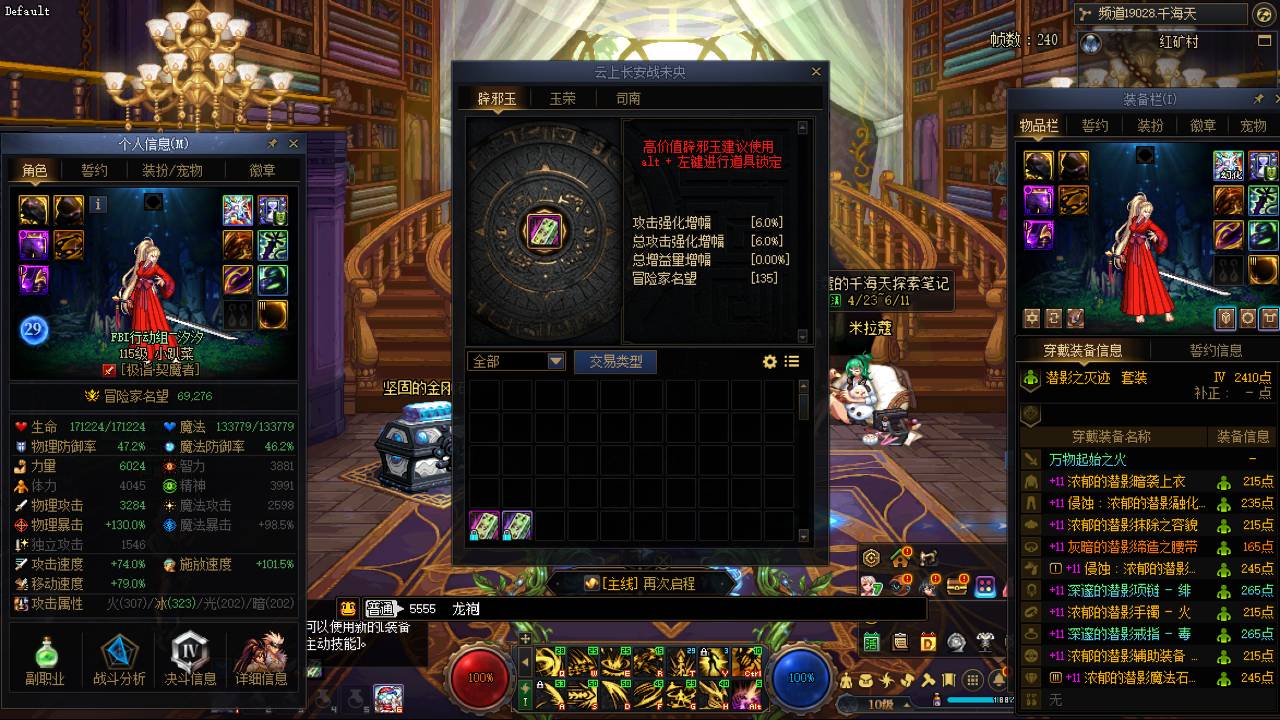
Task: Open 详细信息 panel
Action: point(261,660)
